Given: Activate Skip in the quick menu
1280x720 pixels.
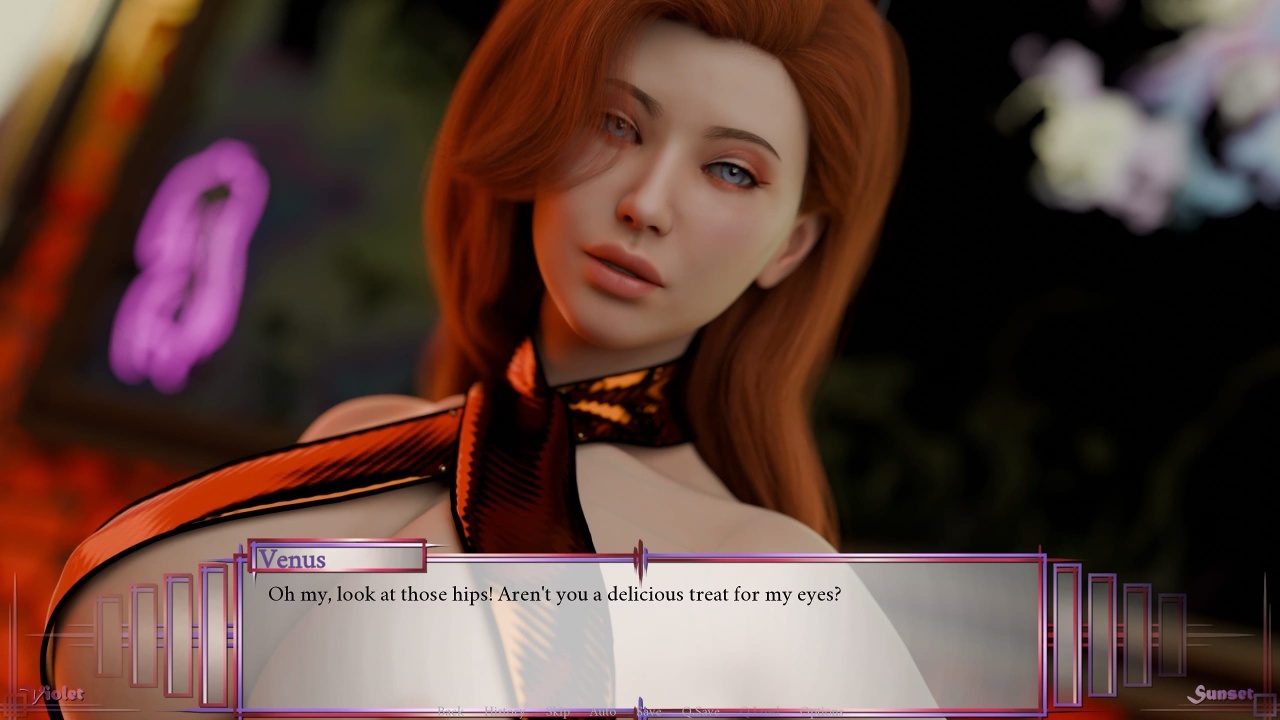Looking at the screenshot, I should tap(557, 711).
